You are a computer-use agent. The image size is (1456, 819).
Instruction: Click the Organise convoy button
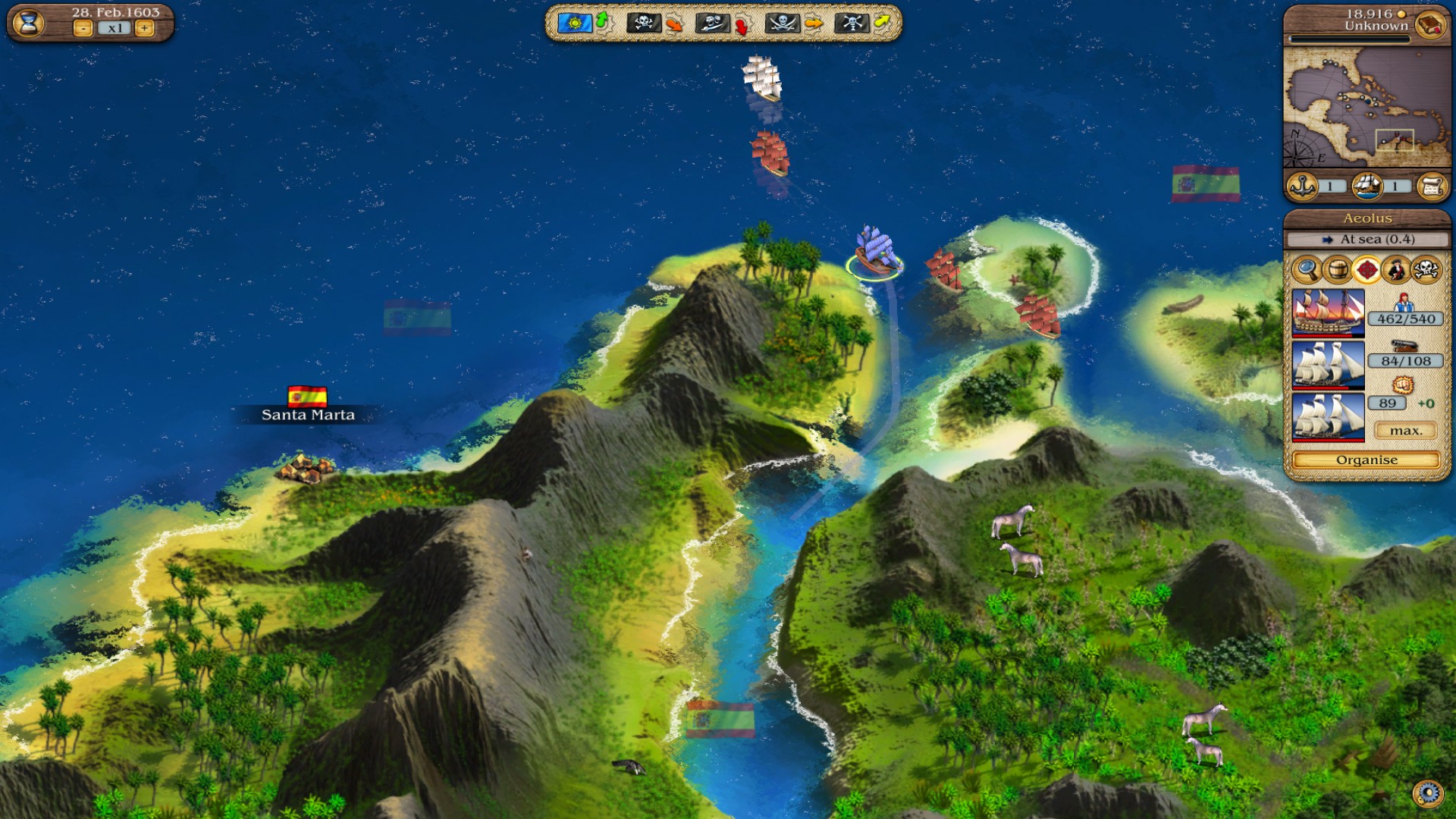click(x=1366, y=460)
